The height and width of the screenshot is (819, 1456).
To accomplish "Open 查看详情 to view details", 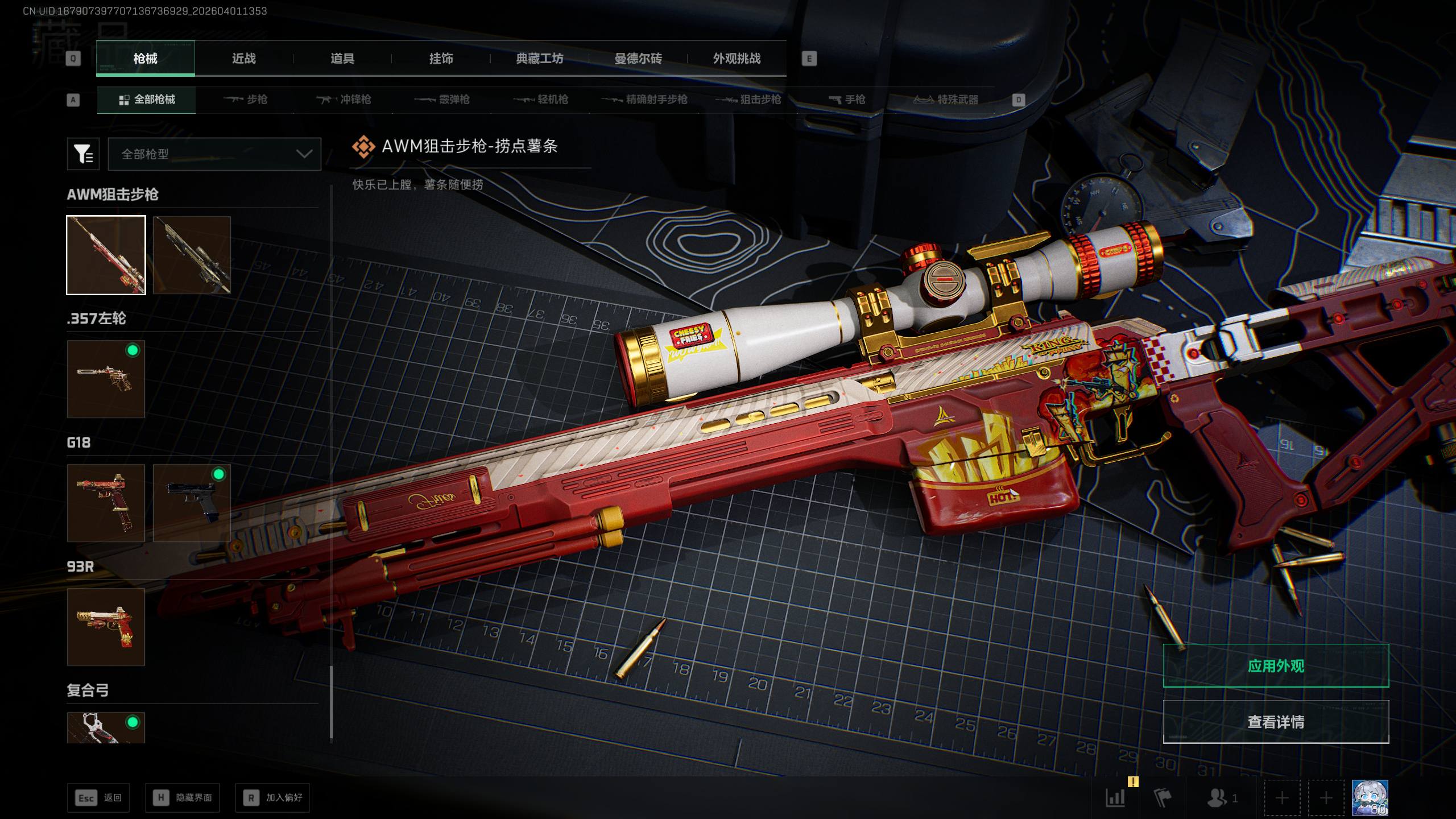I will pos(1276,722).
